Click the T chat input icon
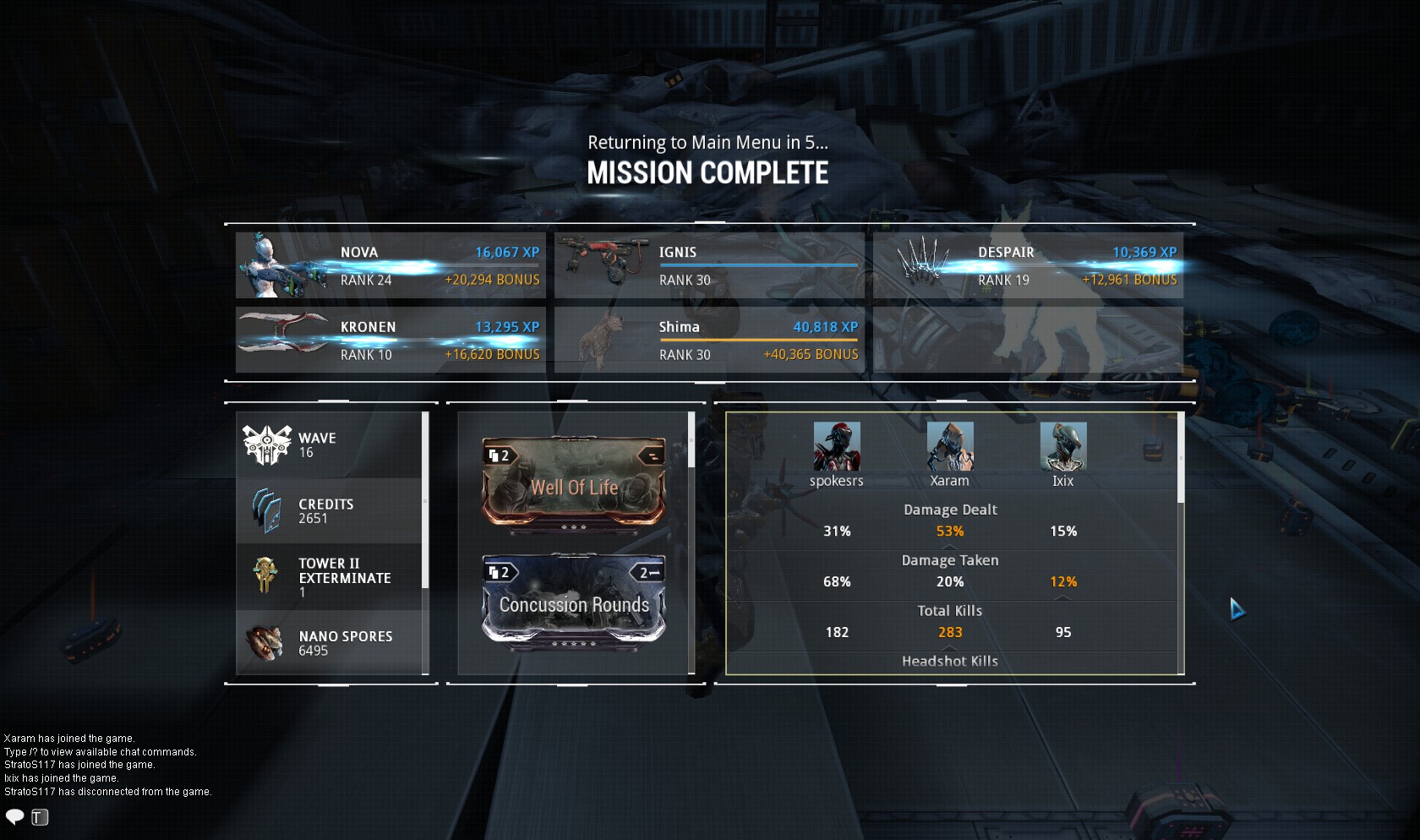The width and height of the screenshot is (1420, 840). click(x=40, y=816)
